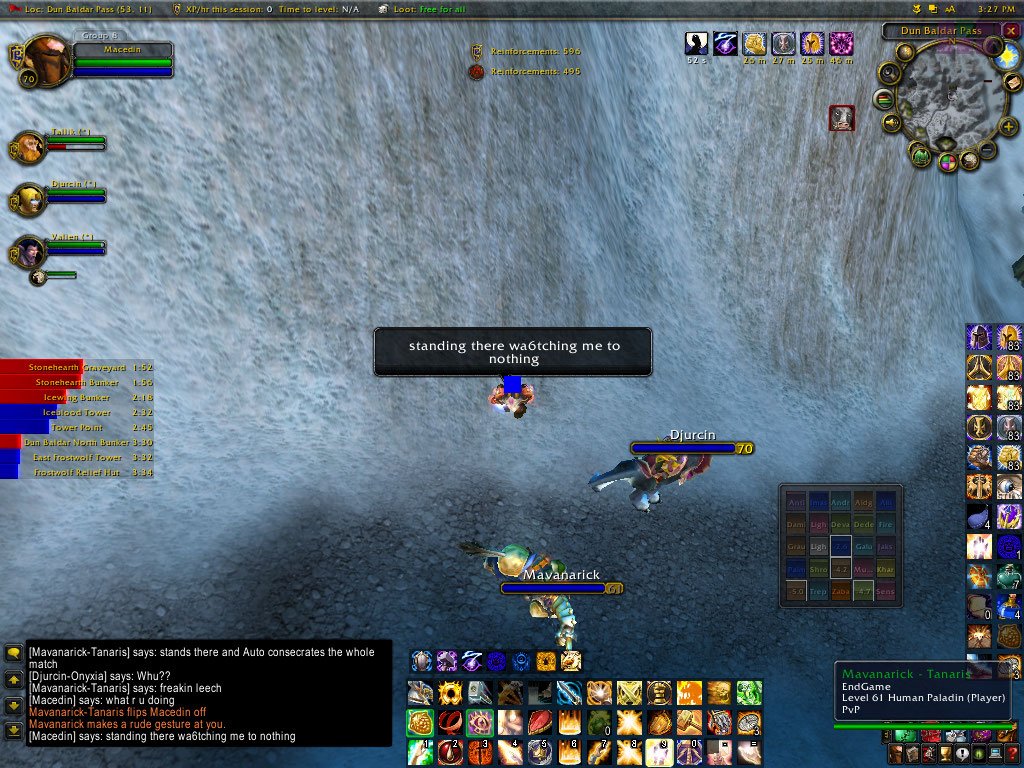Click the golden winged helmet buff icon

[812, 43]
